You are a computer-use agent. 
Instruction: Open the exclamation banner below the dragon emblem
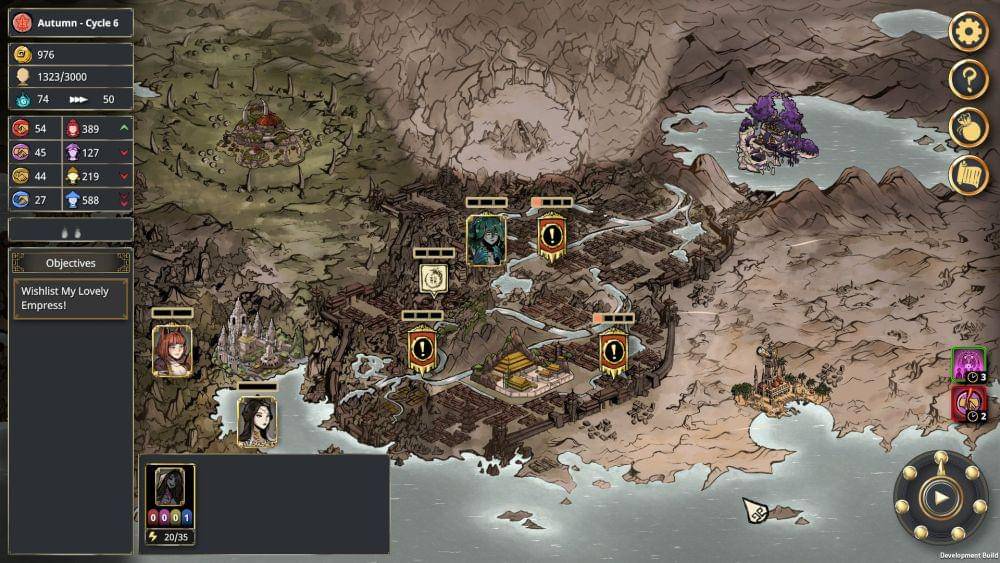click(x=422, y=351)
